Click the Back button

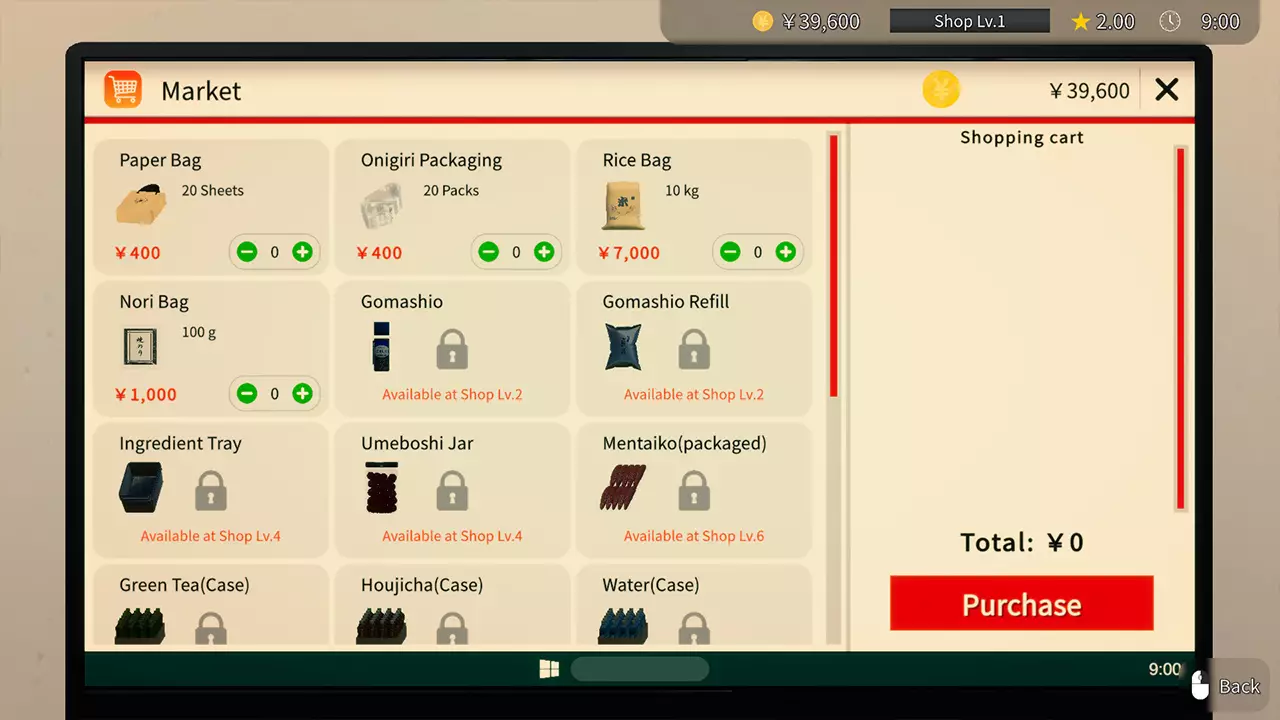pos(1240,686)
